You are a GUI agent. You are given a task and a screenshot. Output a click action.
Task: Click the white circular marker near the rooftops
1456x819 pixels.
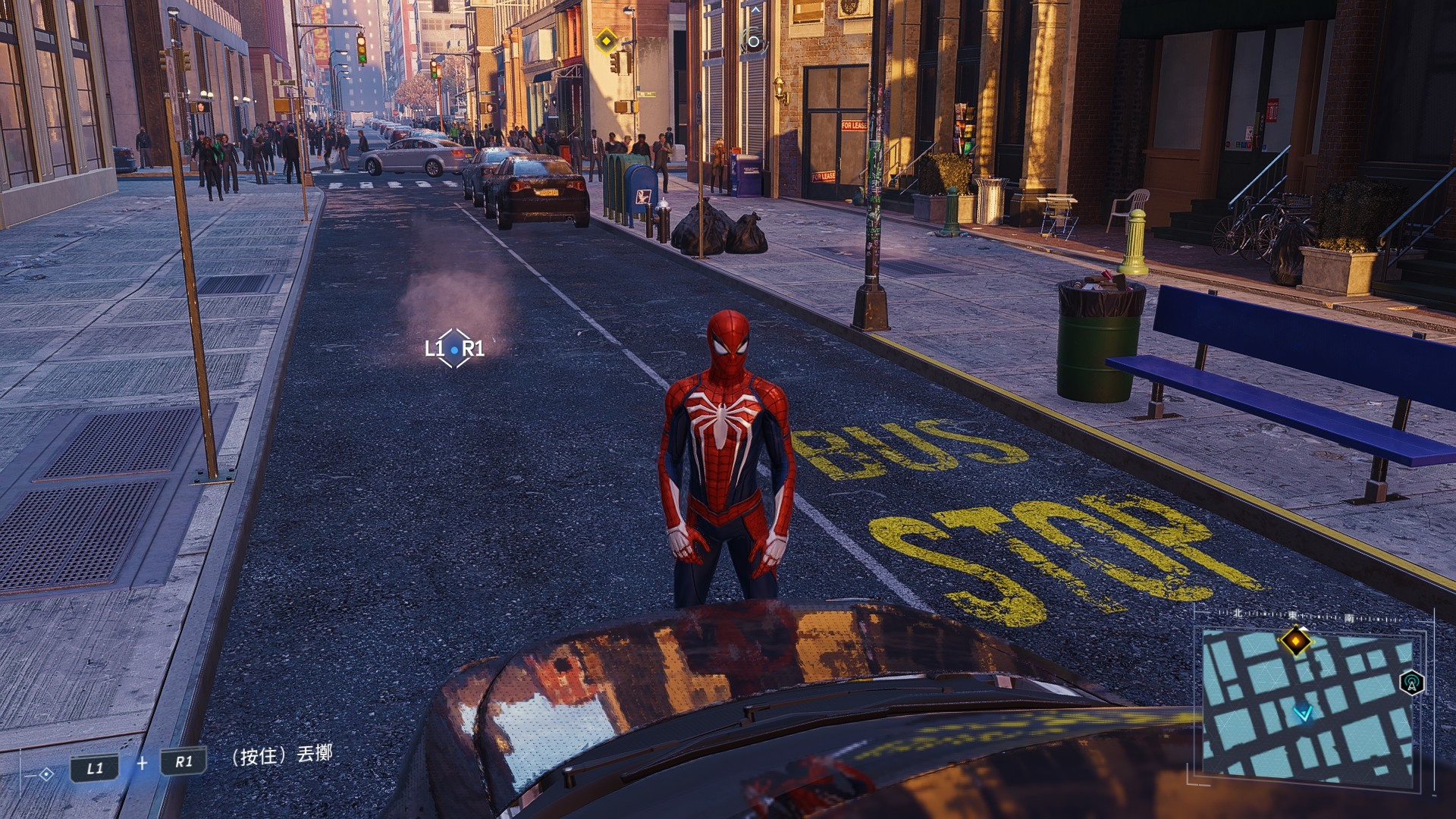click(x=753, y=42)
